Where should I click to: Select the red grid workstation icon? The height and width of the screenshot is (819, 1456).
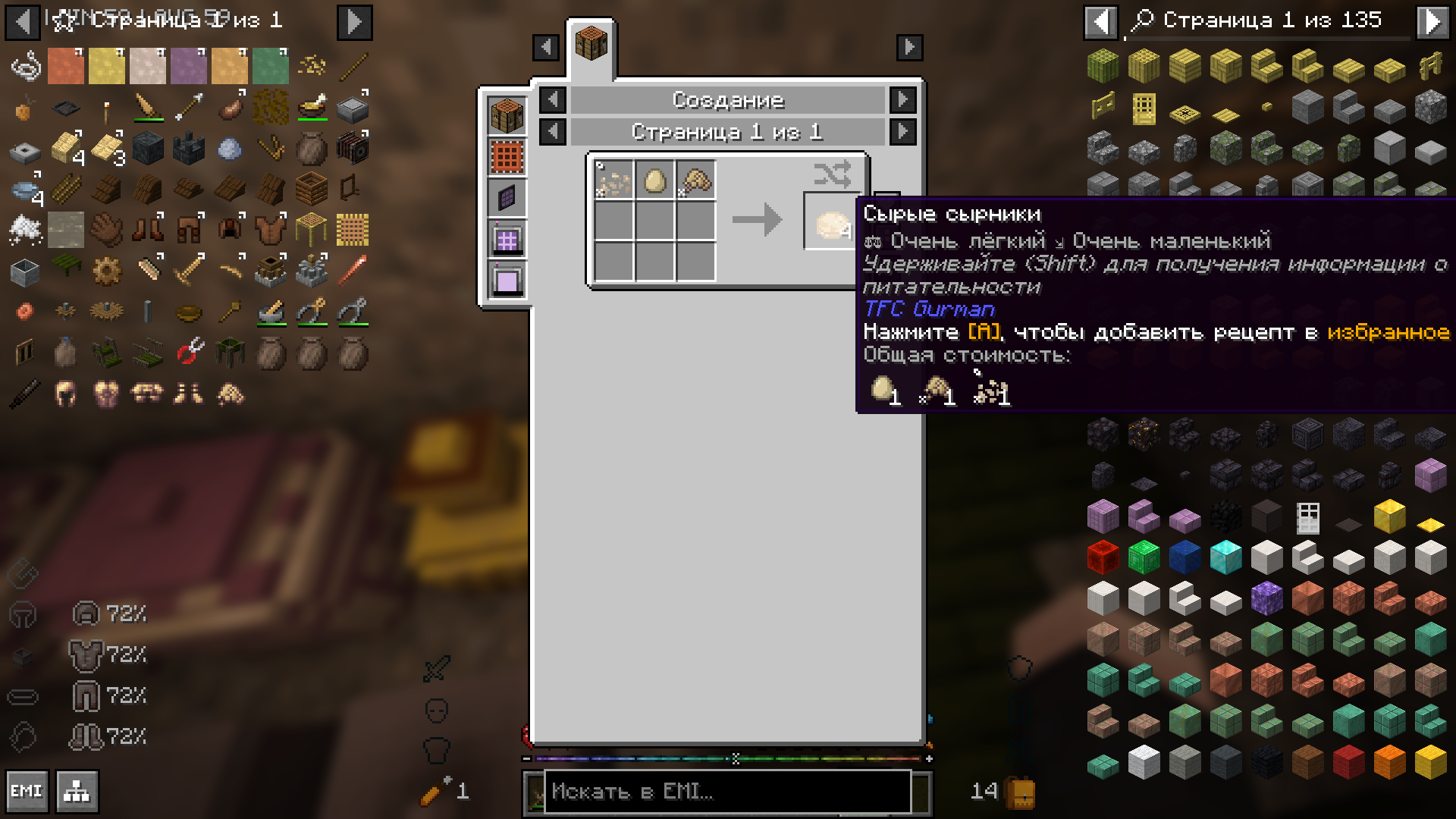point(507,158)
